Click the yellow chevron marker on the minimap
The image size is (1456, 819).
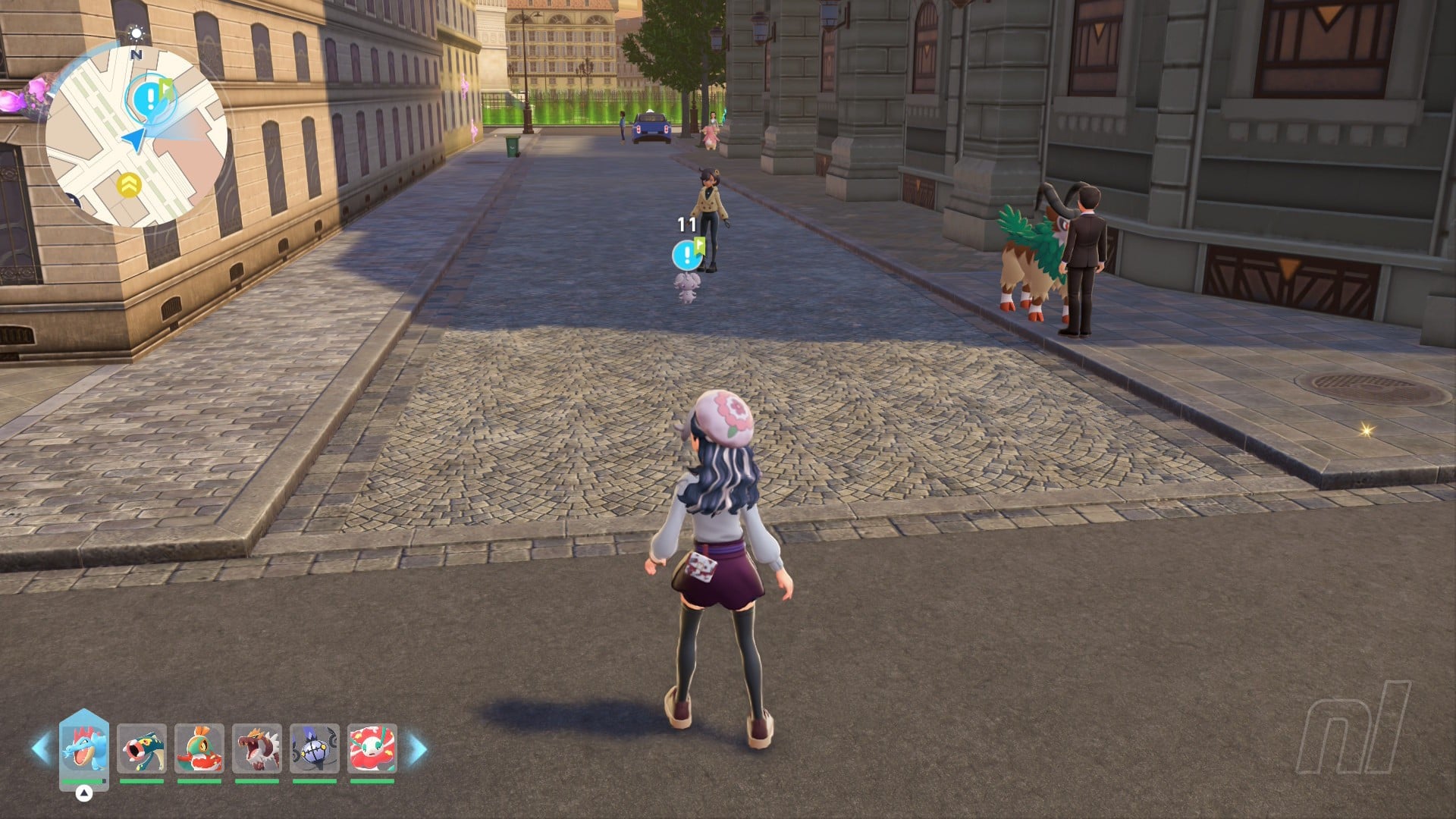[x=129, y=184]
